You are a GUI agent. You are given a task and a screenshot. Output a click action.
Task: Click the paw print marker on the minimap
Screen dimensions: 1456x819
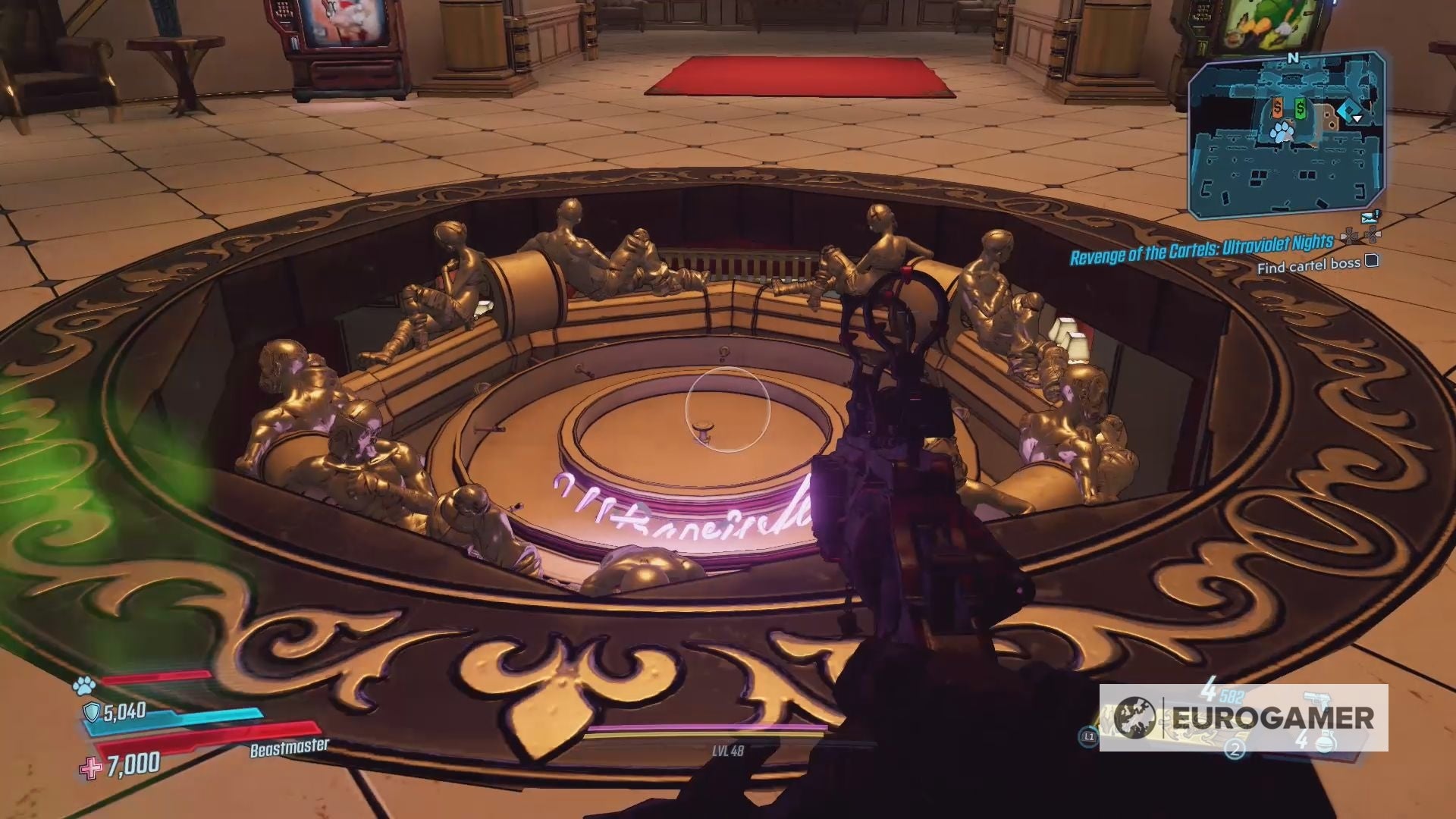[x=1282, y=133]
